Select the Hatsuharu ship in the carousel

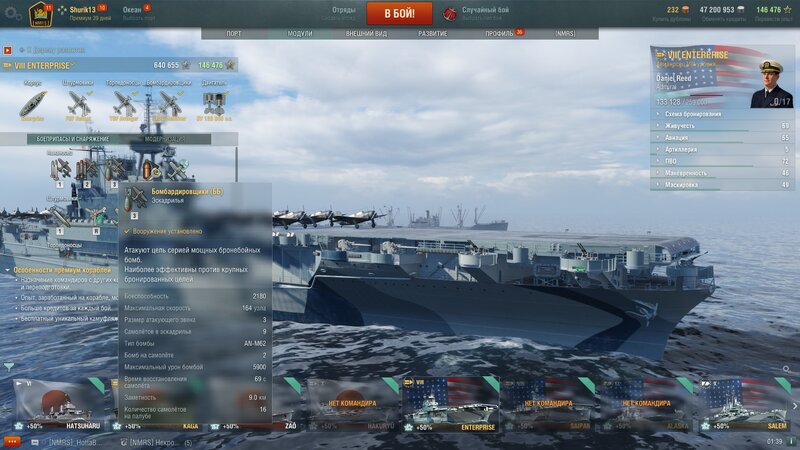coord(62,405)
